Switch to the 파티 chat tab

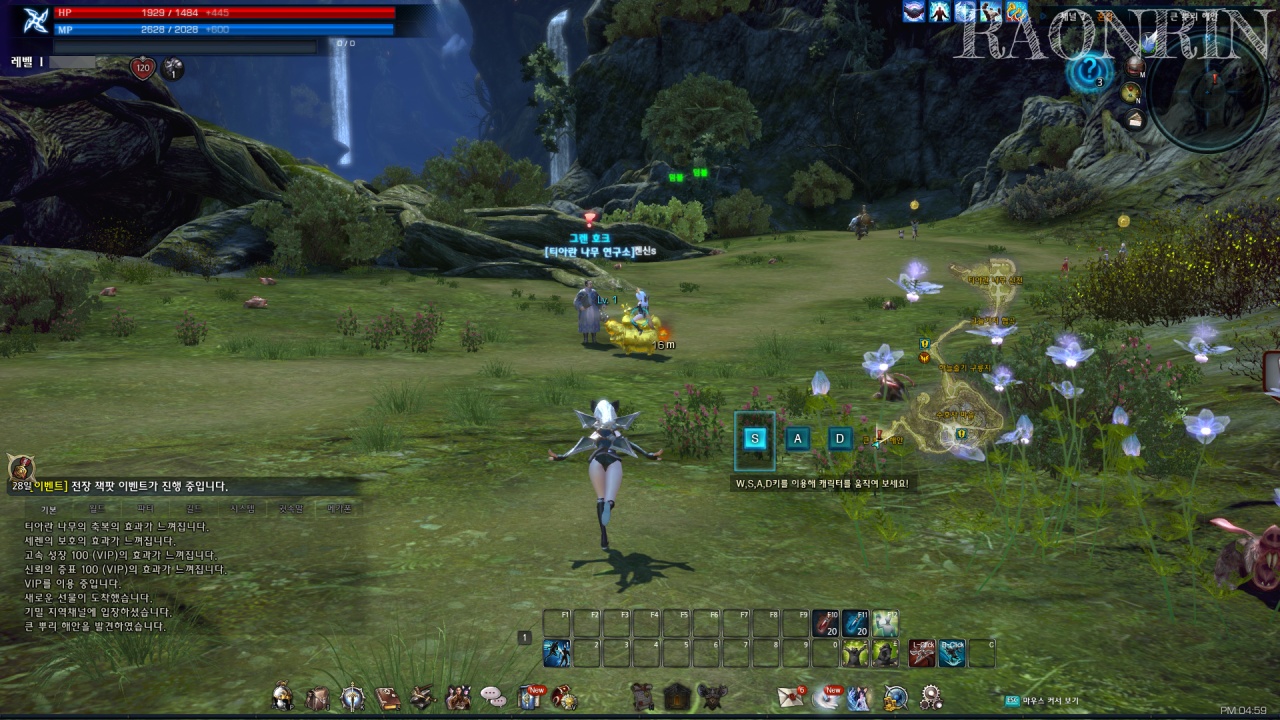tap(145, 509)
